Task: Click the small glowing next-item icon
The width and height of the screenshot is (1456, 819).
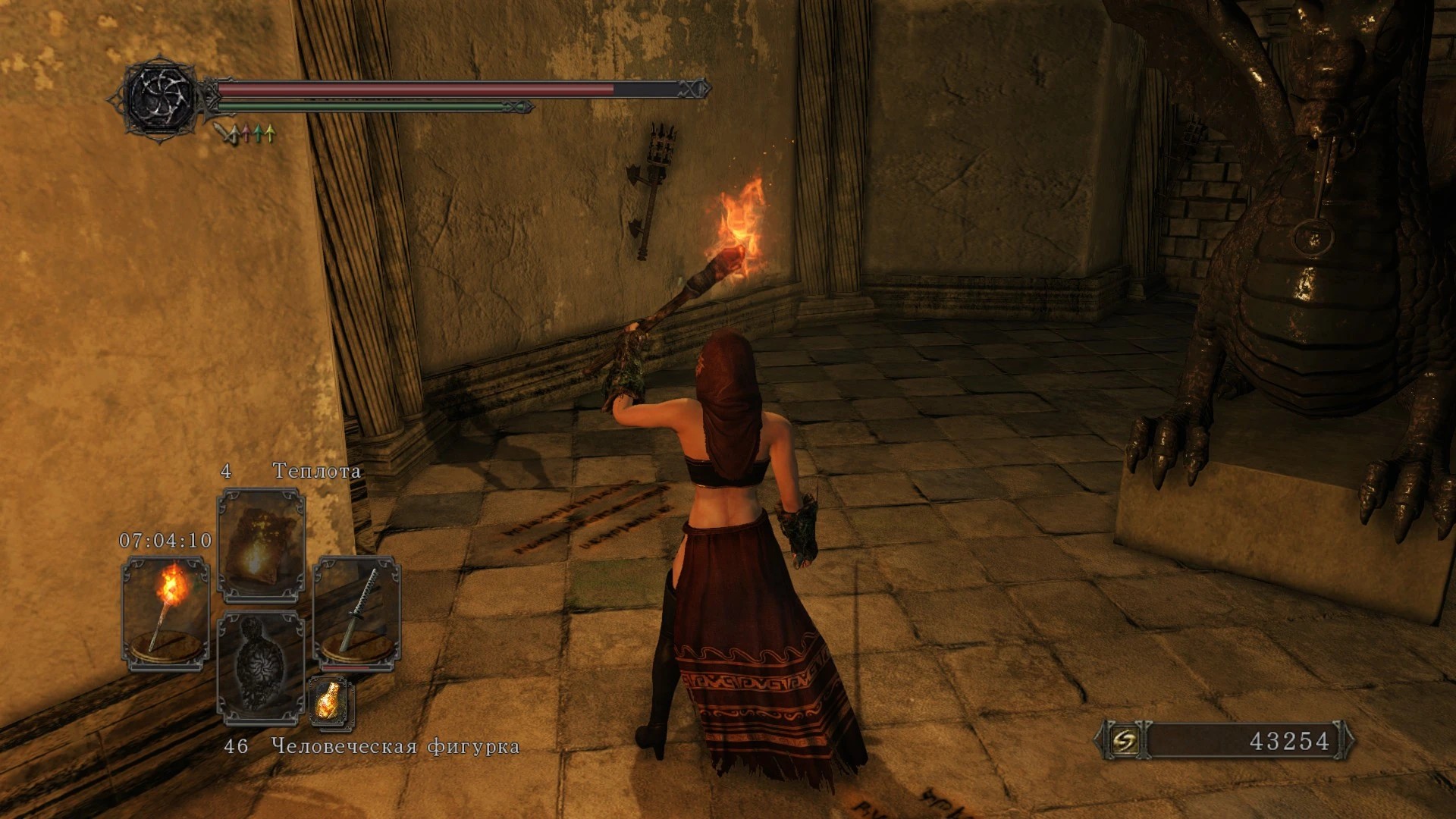Action: coord(331,701)
